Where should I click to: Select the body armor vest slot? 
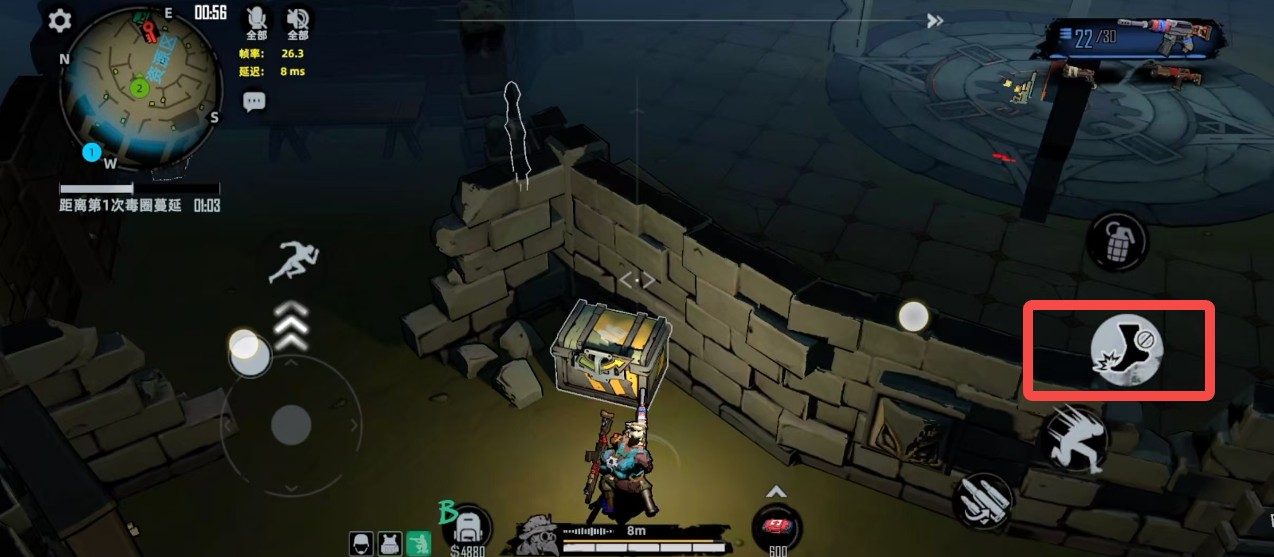[389, 543]
